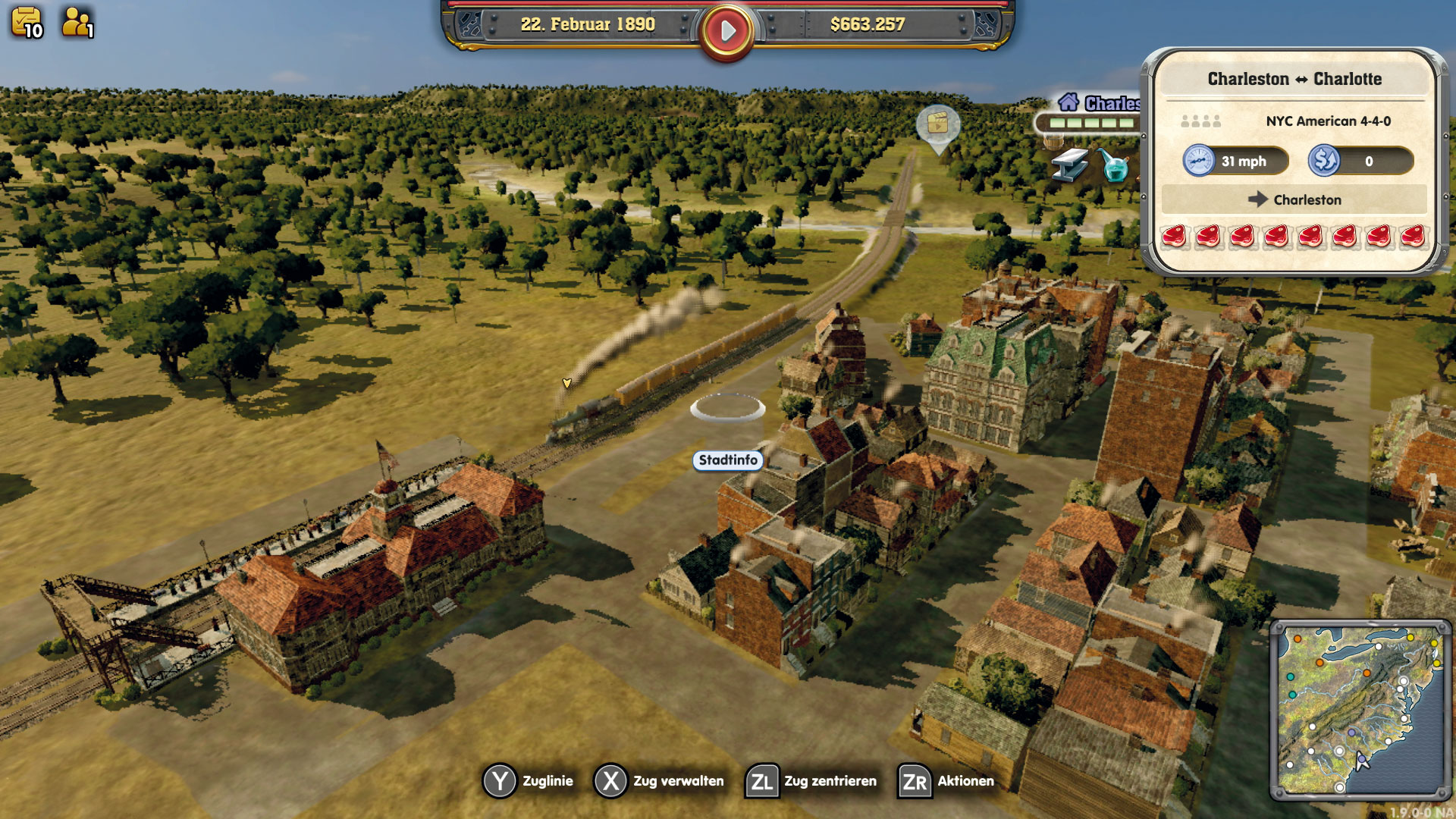Click the speedometer icon showing 31 mph
This screenshot has height=819, width=1456.
(1199, 160)
